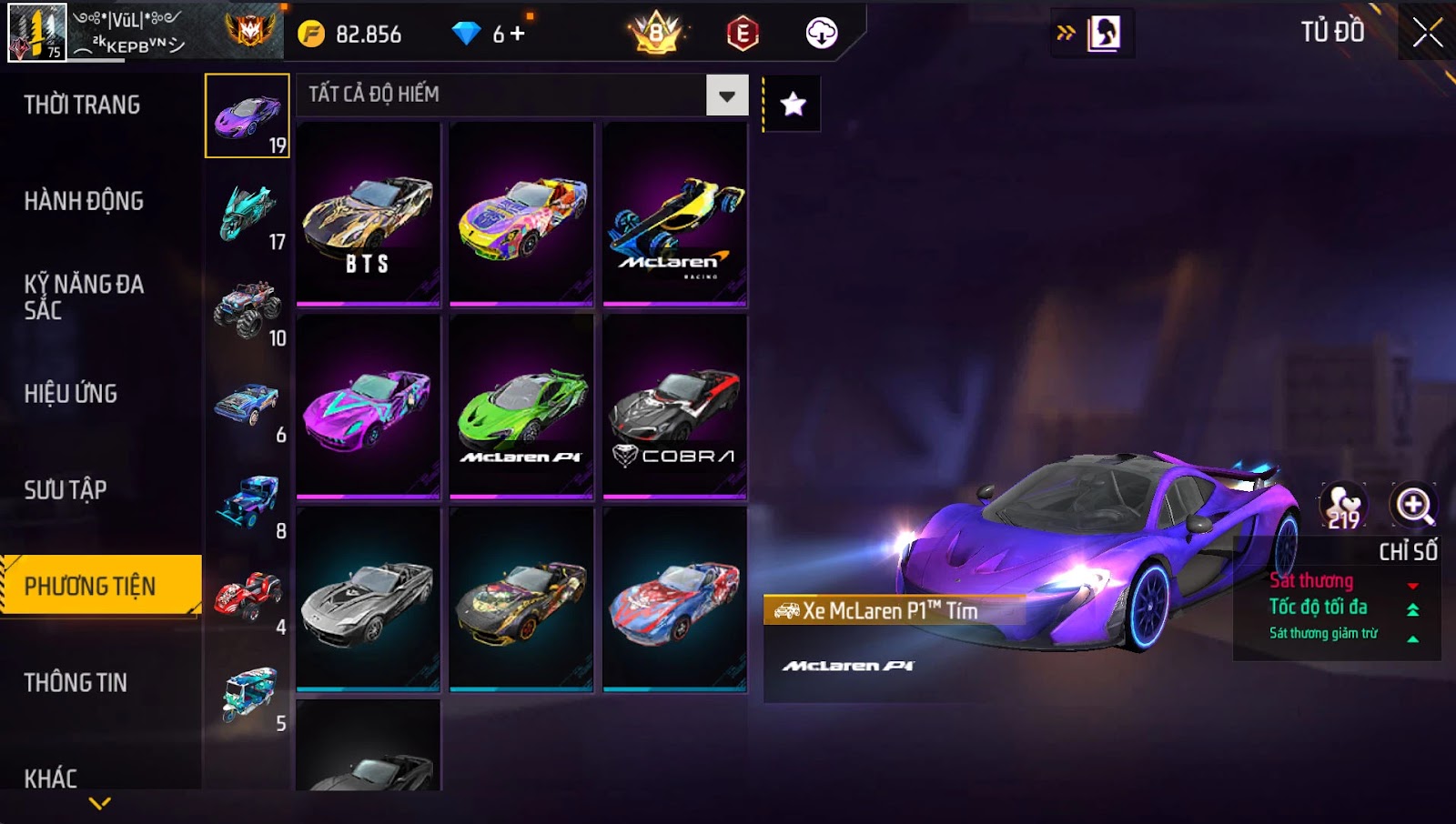This screenshot has height=824, width=1456.
Task: Close the Tủ Đồ vault screen
Action: 1426,33
